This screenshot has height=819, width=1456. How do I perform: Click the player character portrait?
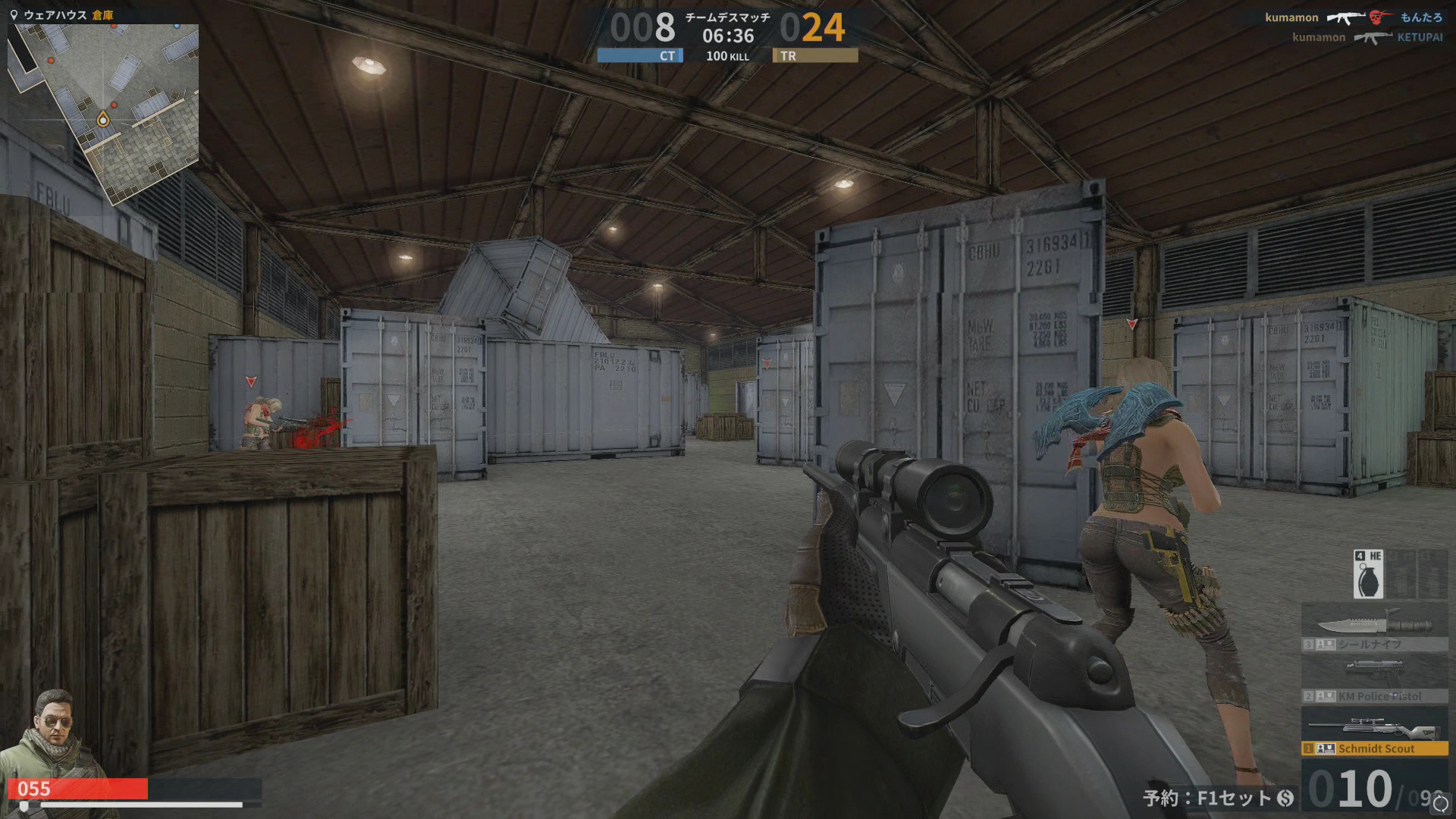50,732
